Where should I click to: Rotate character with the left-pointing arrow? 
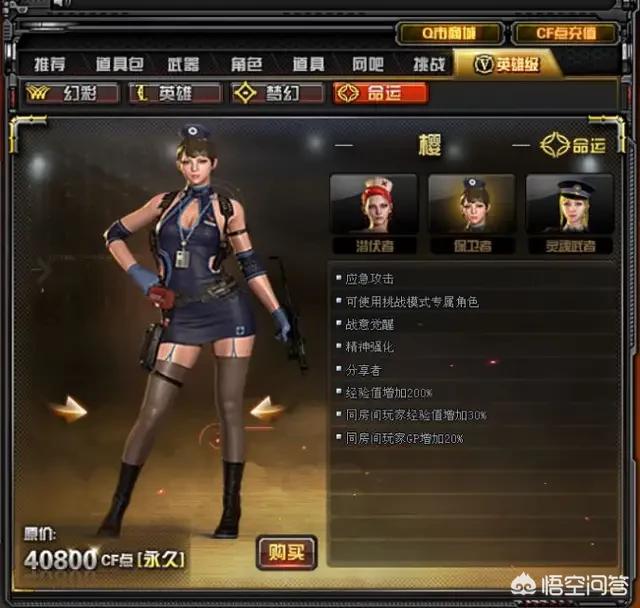[x=267, y=407]
